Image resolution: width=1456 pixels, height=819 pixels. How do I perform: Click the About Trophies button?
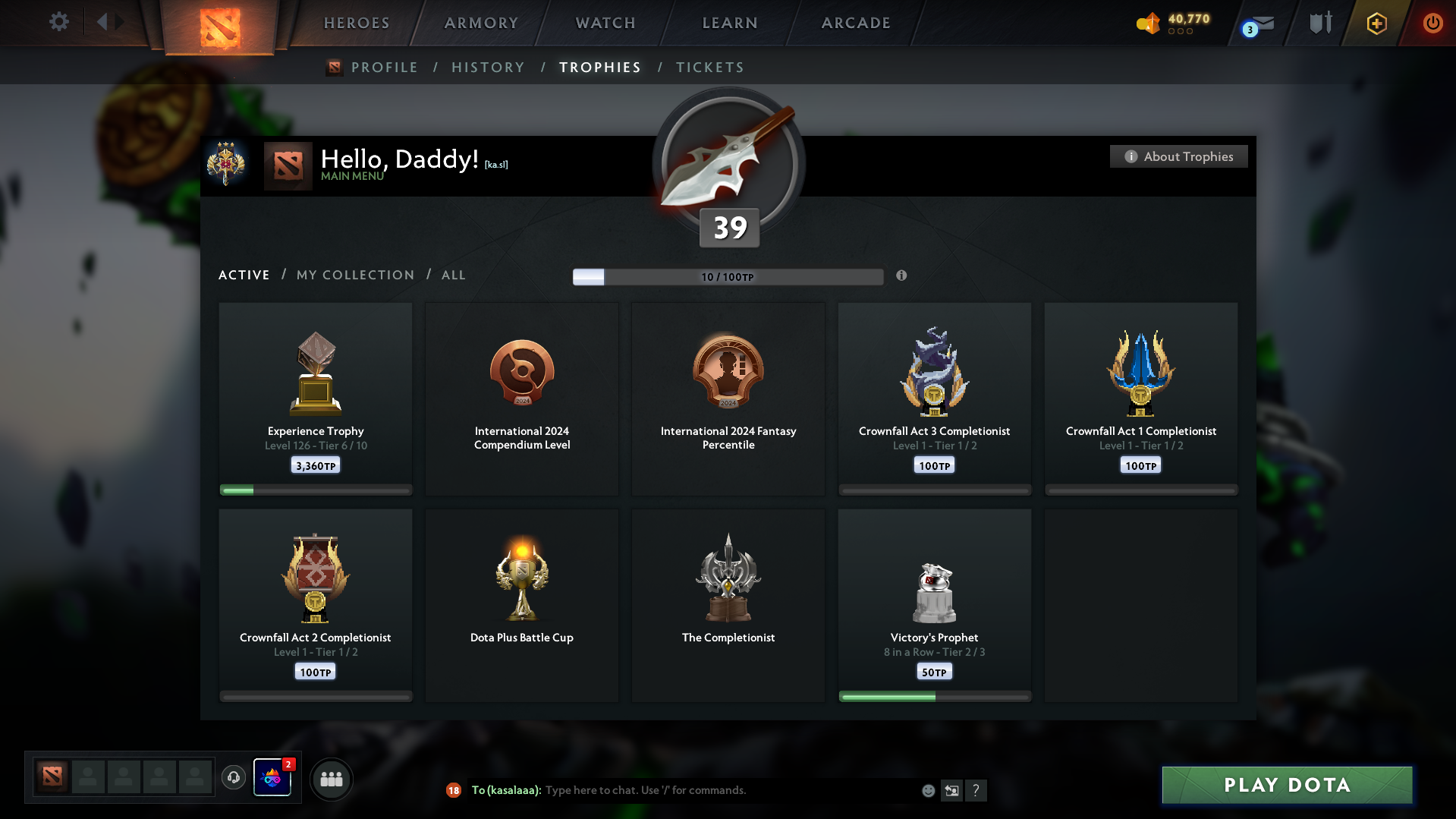(1178, 156)
